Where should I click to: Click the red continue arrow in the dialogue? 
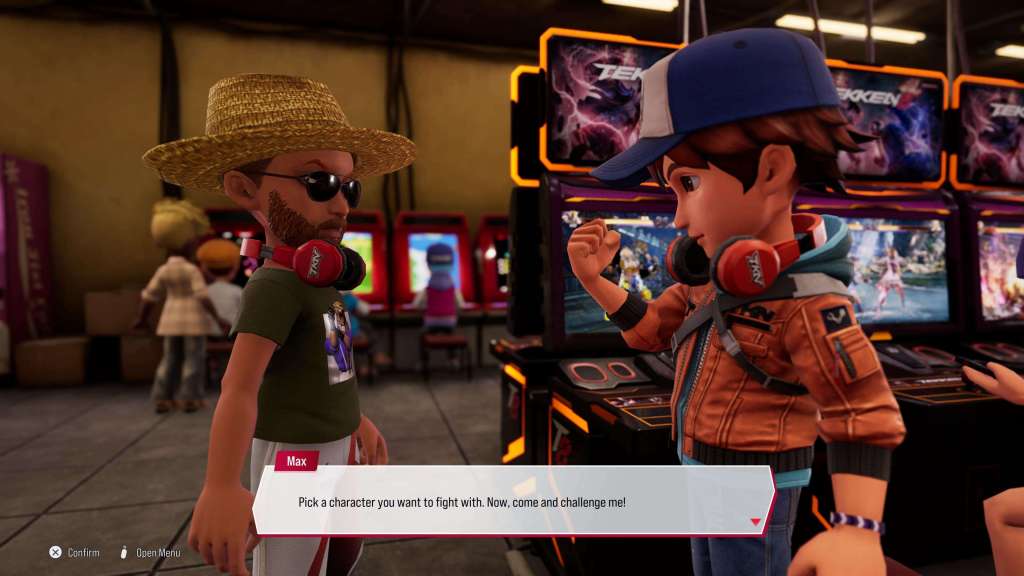(x=756, y=521)
